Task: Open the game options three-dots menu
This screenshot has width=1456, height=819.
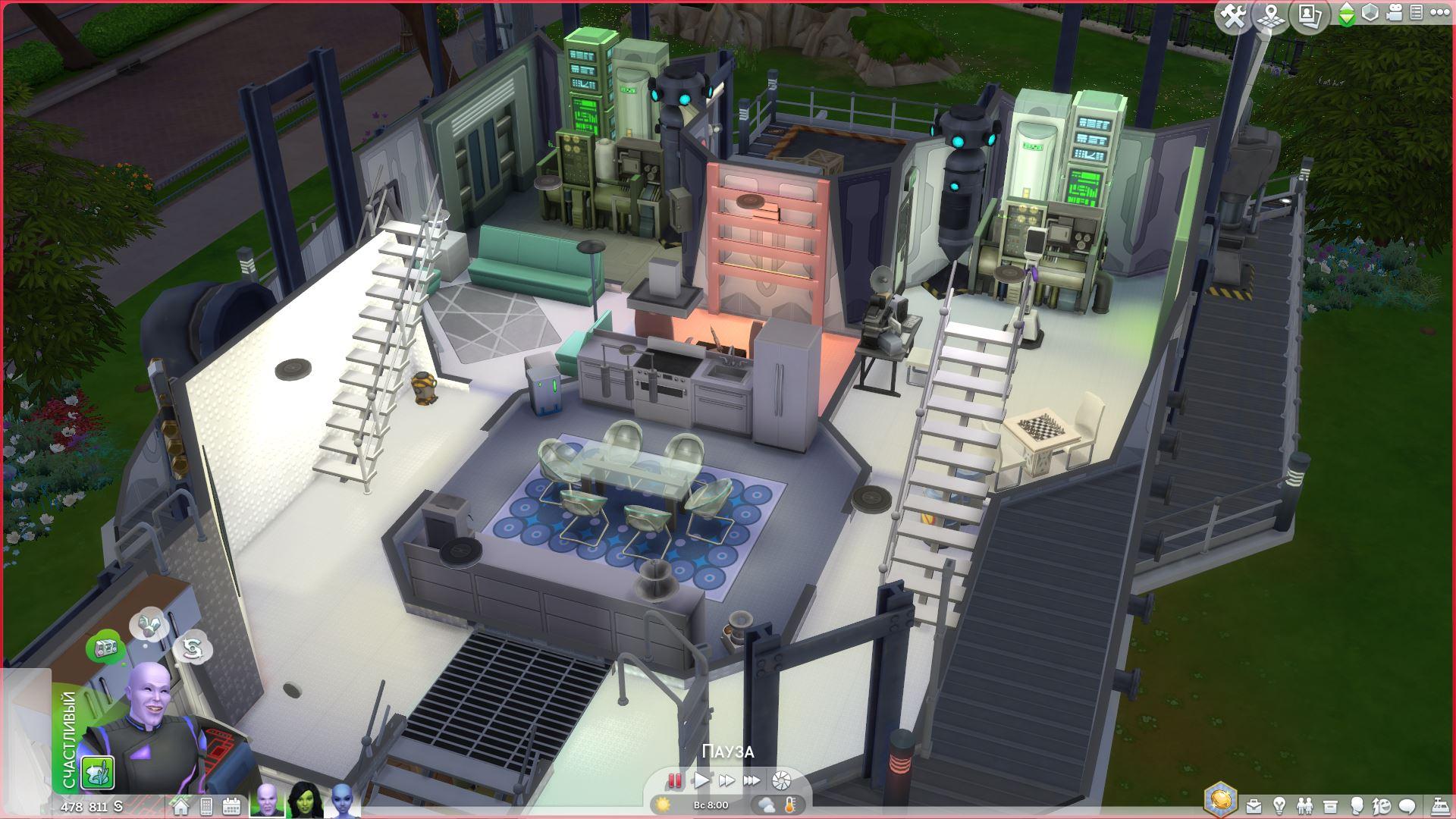Action: (1439, 13)
